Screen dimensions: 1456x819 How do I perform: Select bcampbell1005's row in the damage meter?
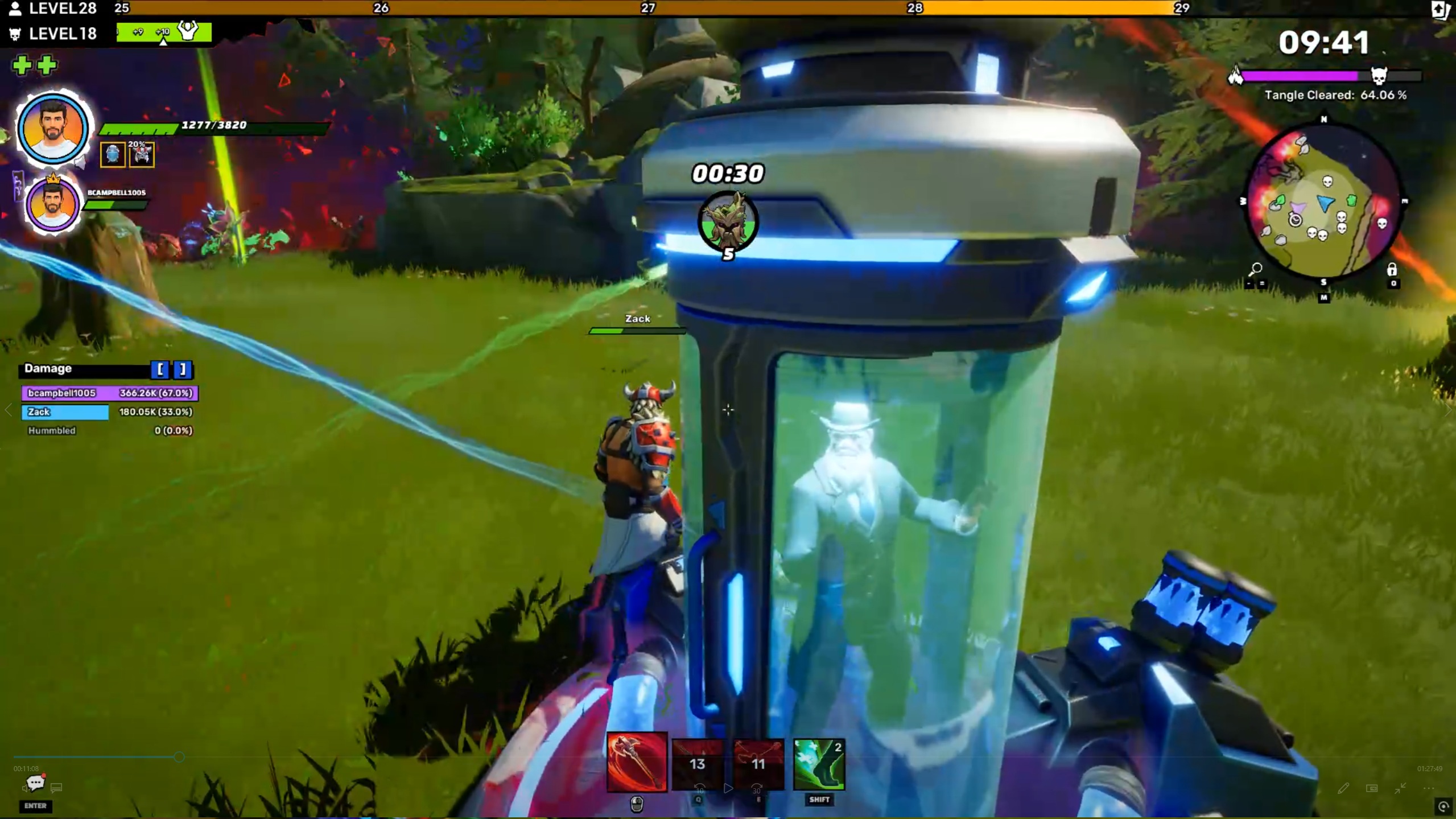click(110, 393)
